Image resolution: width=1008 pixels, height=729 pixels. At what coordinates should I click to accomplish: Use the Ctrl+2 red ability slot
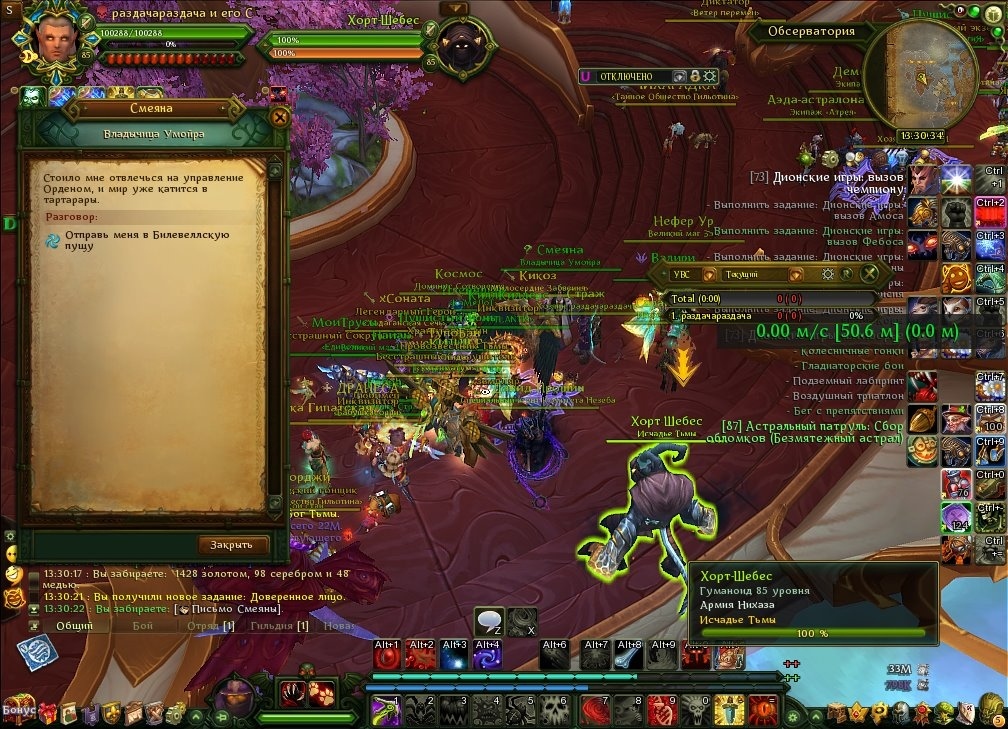click(989, 213)
